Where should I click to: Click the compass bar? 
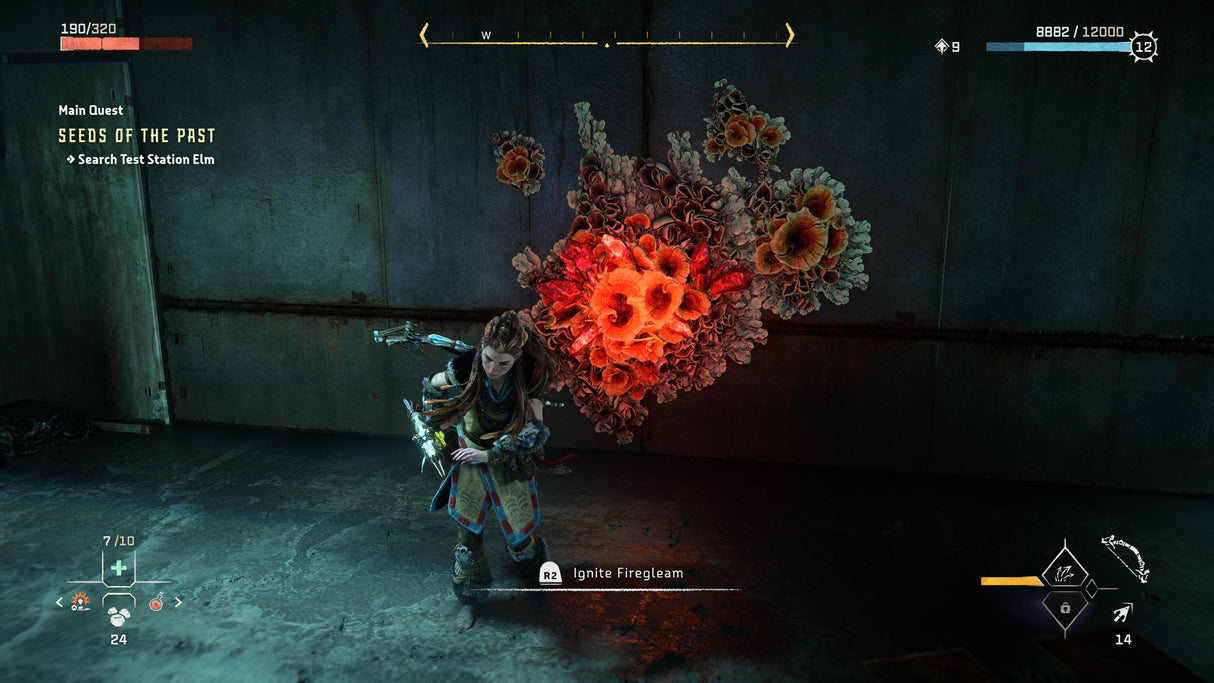(x=606, y=37)
